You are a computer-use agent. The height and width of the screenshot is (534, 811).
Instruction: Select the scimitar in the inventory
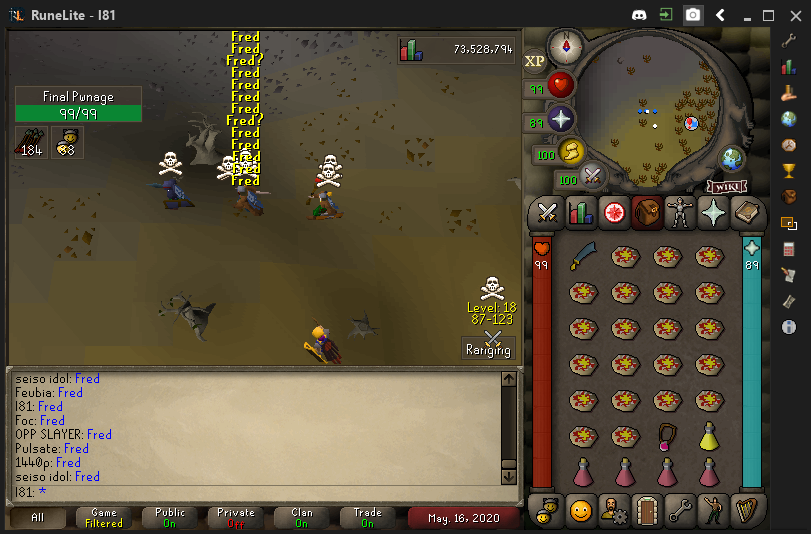(583, 257)
